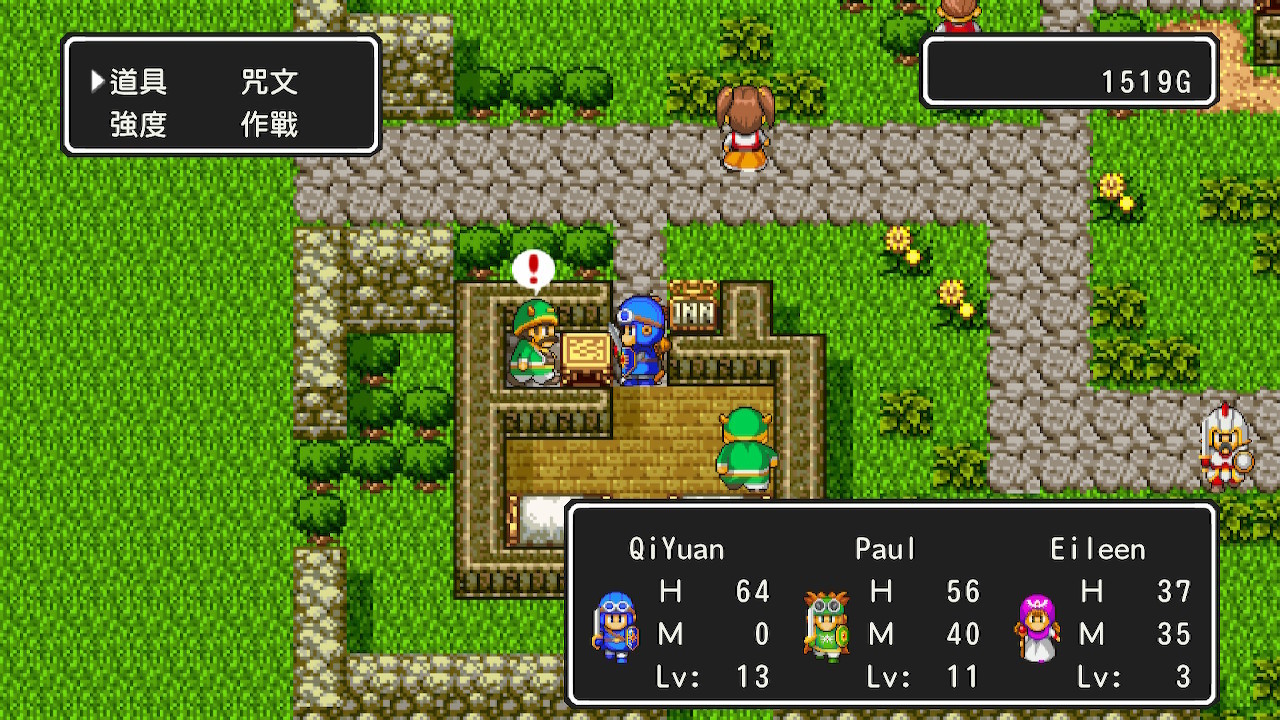The width and height of the screenshot is (1280, 720).
Task: Open the 作戰 (Tactics) menu option
Action: [269, 125]
